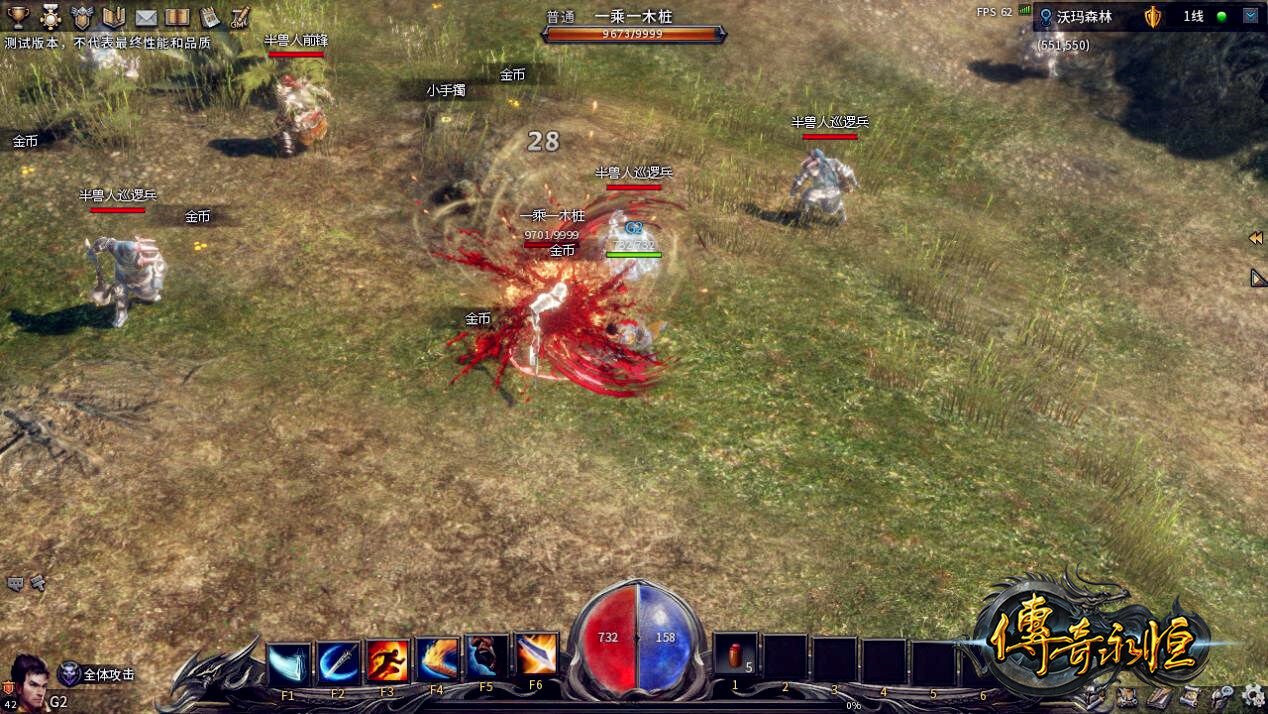Open the gear settings icon
This screenshot has height=714, width=1268.
coord(1253,696)
